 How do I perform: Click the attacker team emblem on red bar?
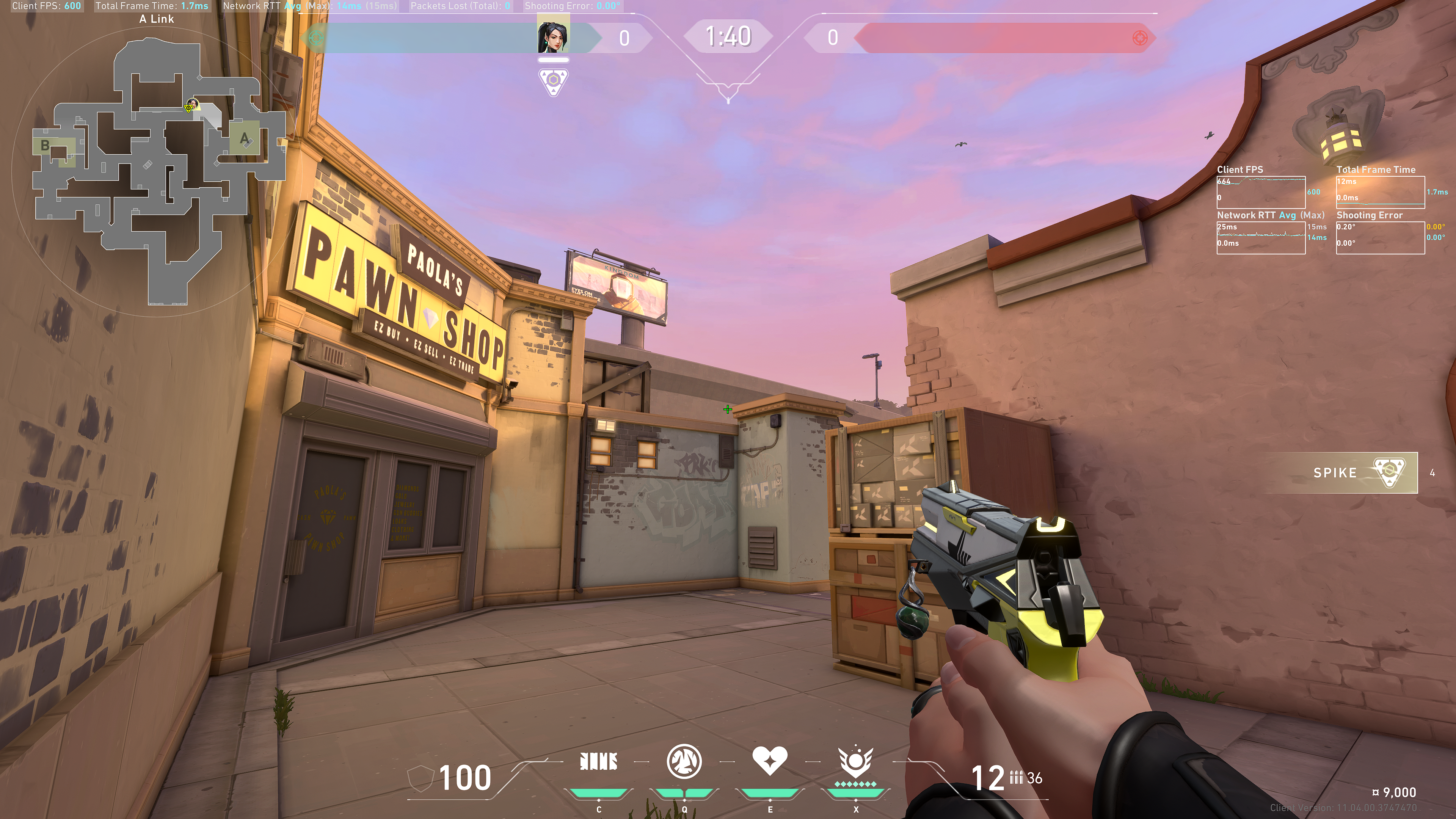[1140, 38]
